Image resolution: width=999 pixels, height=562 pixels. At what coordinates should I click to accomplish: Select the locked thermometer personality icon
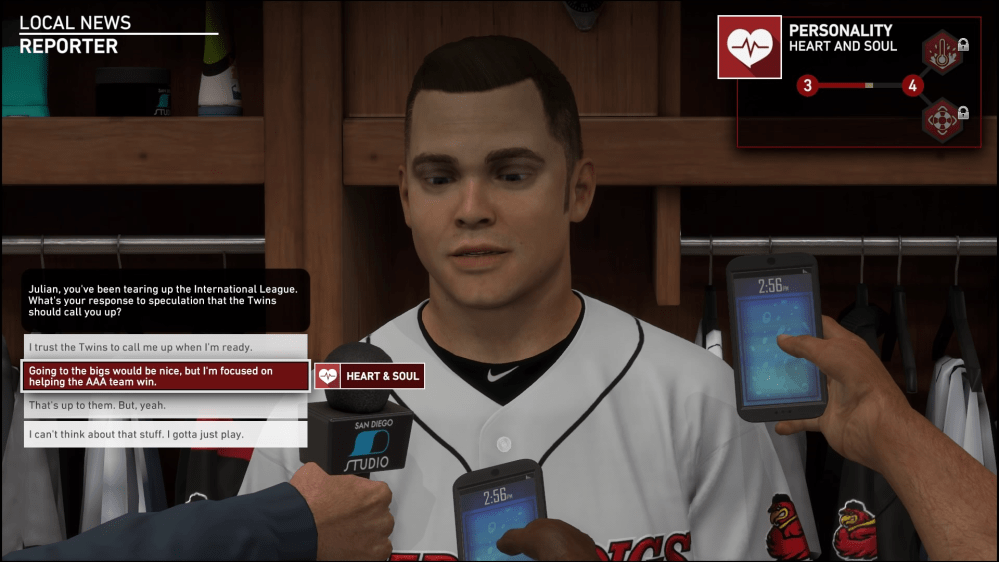pyautogui.click(x=941, y=53)
